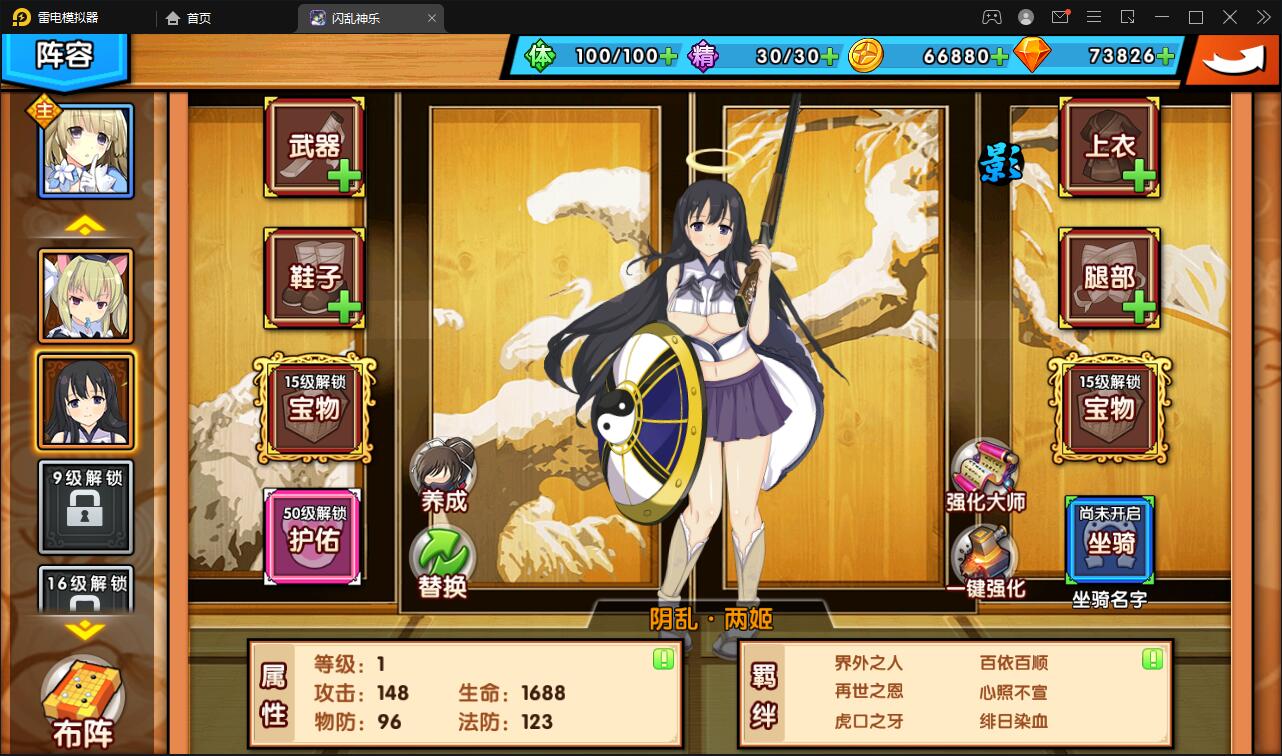Click the 护佑 slot locked at level 50
This screenshot has height=756, width=1282.
pyautogui.click(x=313, y=535)
